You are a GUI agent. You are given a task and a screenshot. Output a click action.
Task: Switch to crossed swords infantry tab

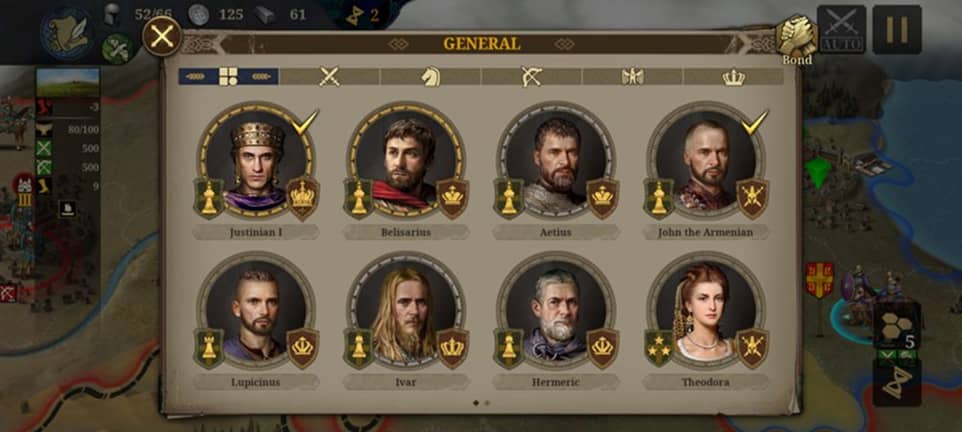[x=329, y=76]
